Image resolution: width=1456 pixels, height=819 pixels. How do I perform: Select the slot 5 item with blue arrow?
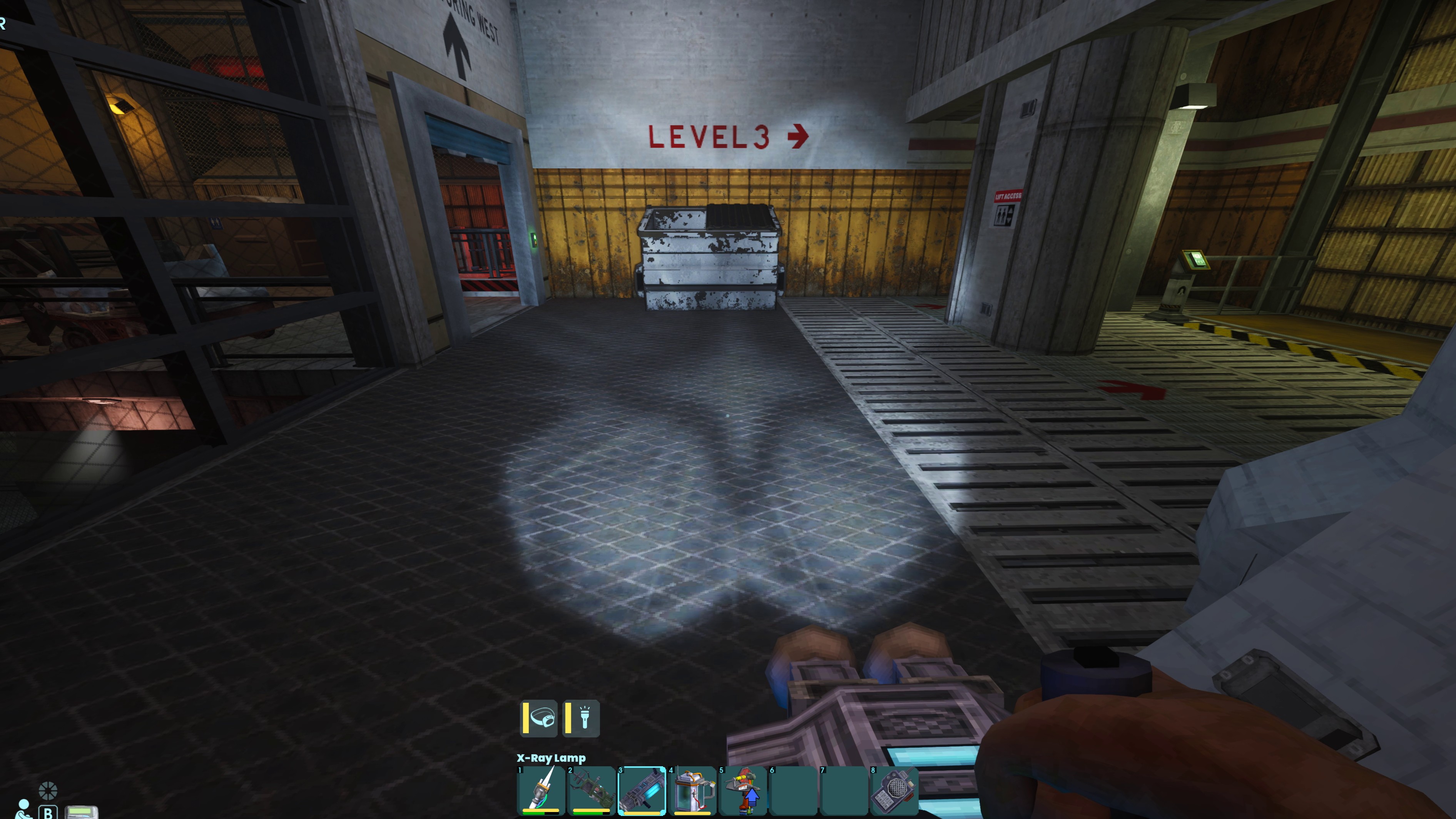click(x=743, y=790)
